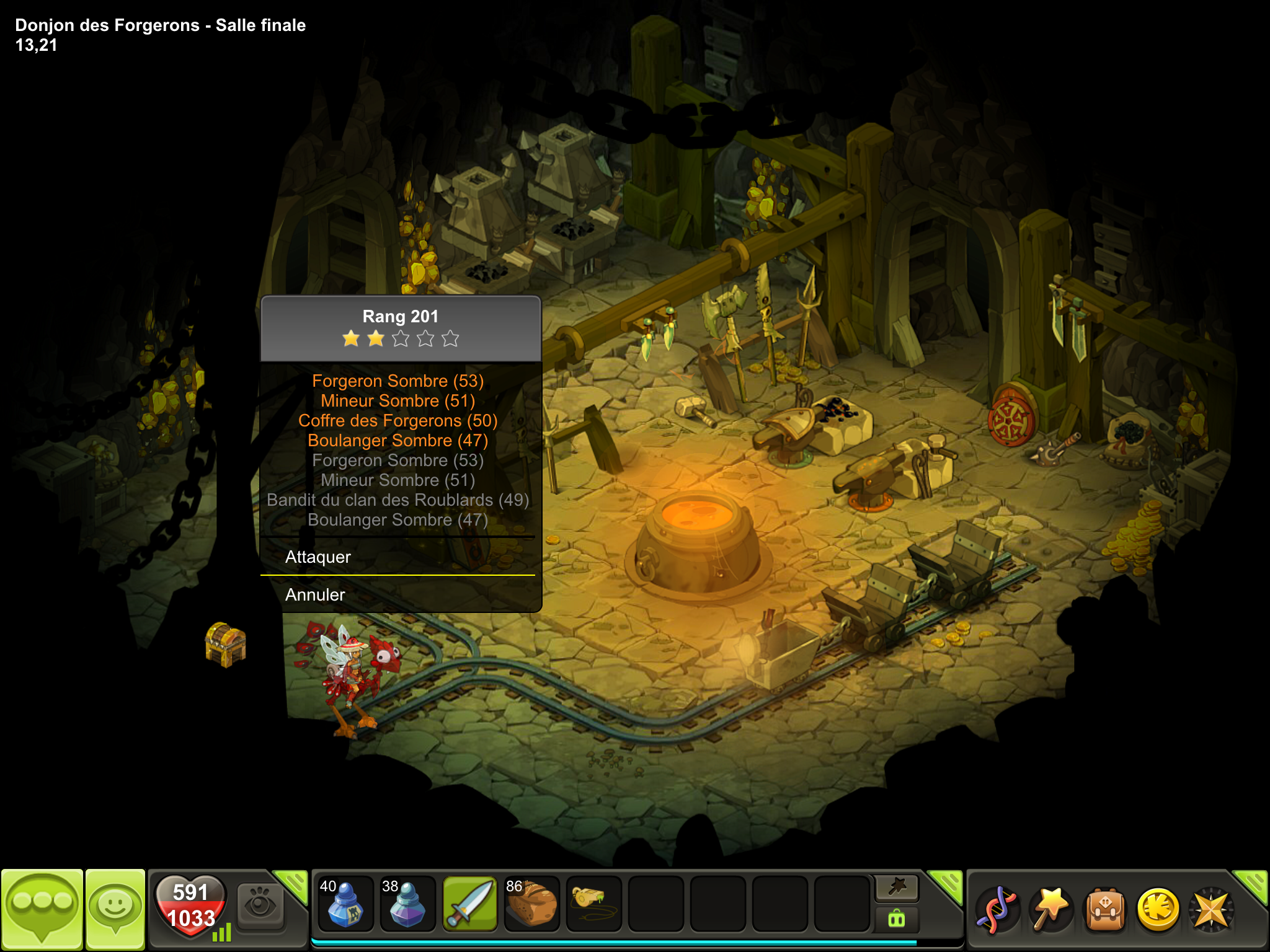
Task: Open the compass star map icon
Action: tap(1210, 909)
